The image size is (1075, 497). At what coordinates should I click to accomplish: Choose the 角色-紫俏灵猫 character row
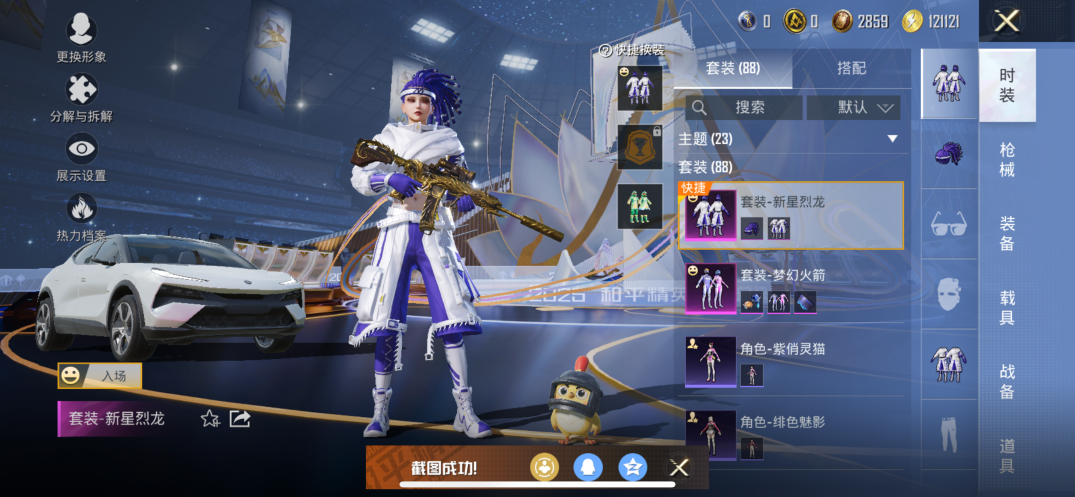point(791,362)
